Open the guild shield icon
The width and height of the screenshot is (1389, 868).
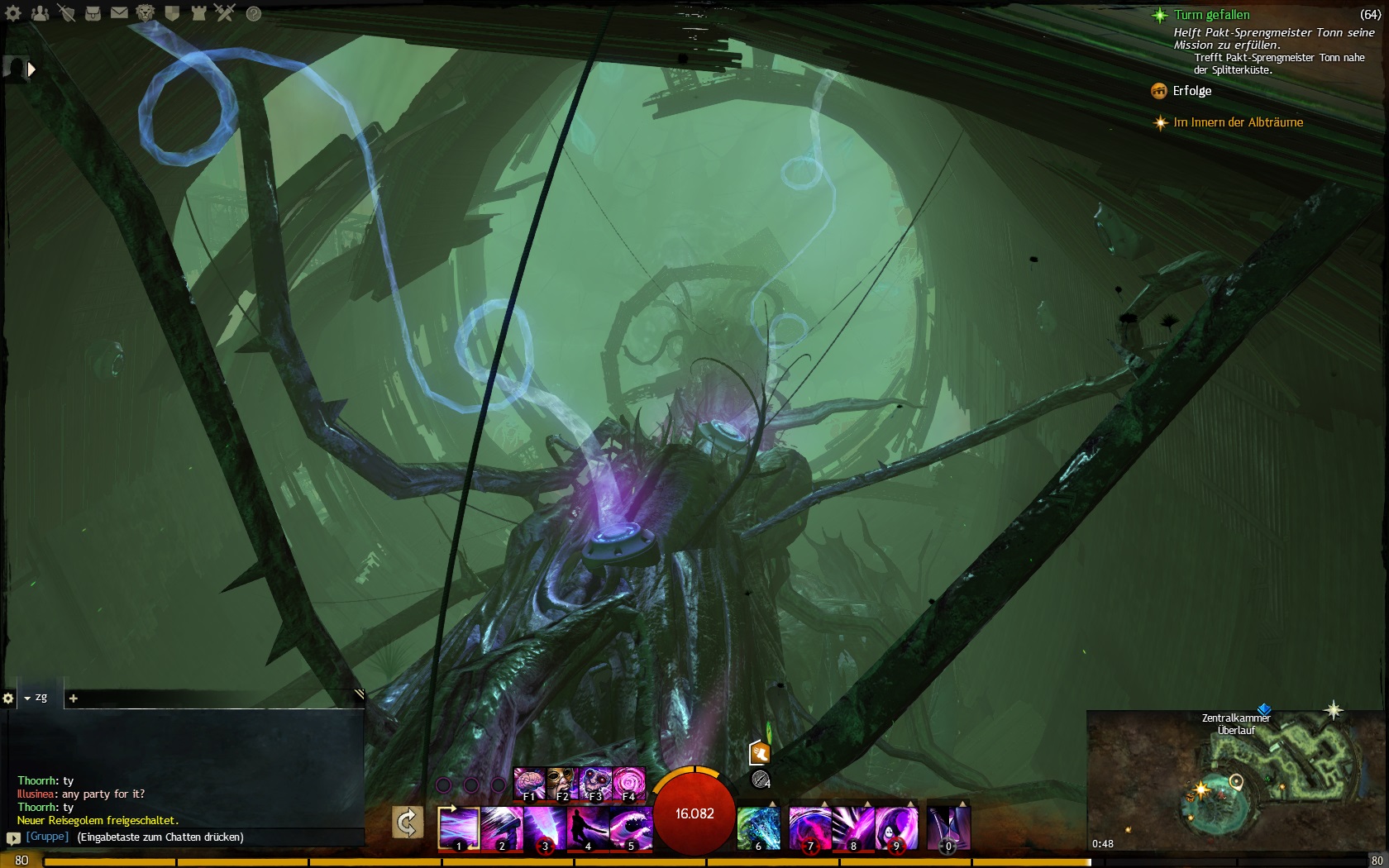pos(172,13)
